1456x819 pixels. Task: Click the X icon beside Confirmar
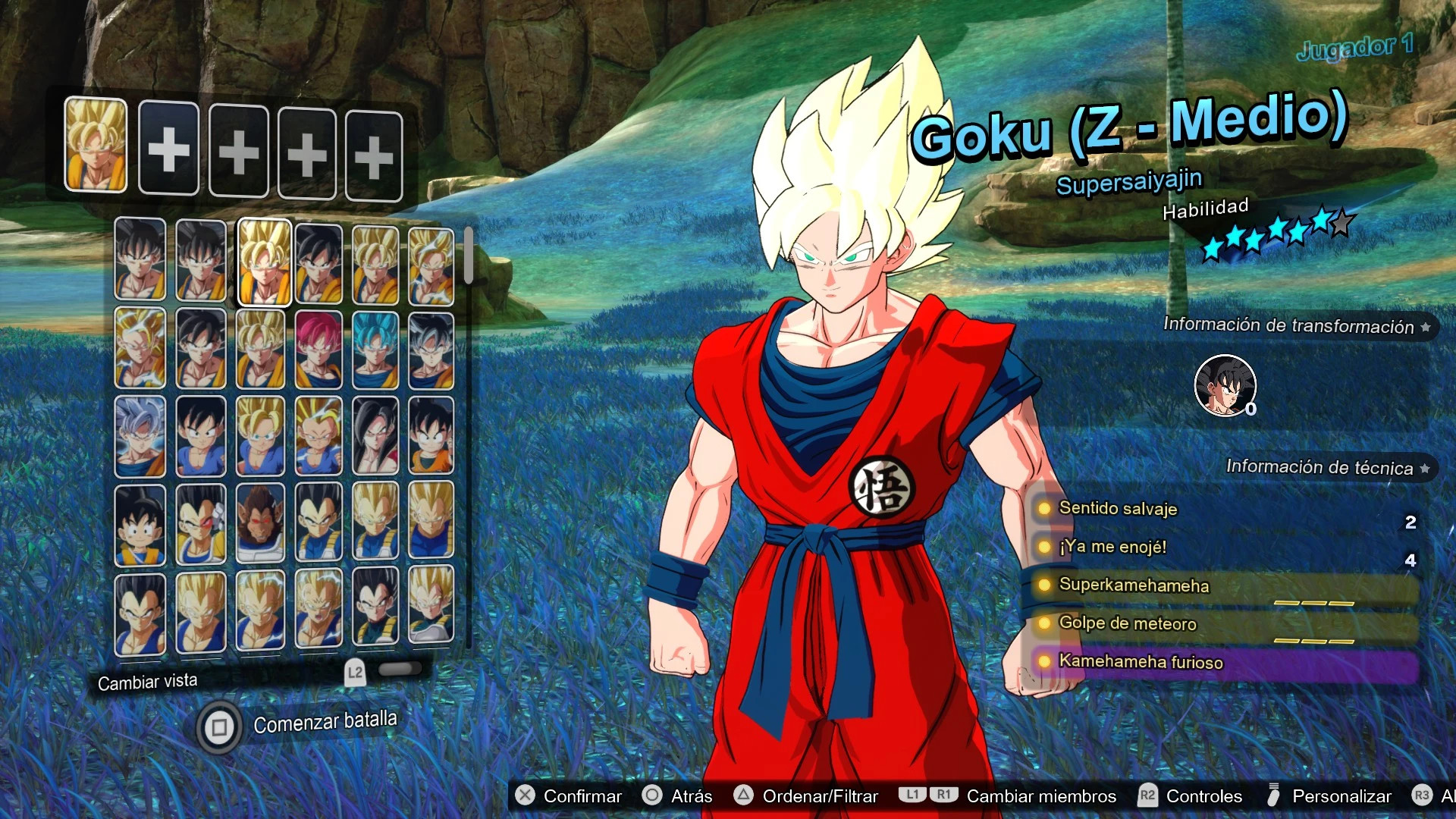tap(525, 796)
